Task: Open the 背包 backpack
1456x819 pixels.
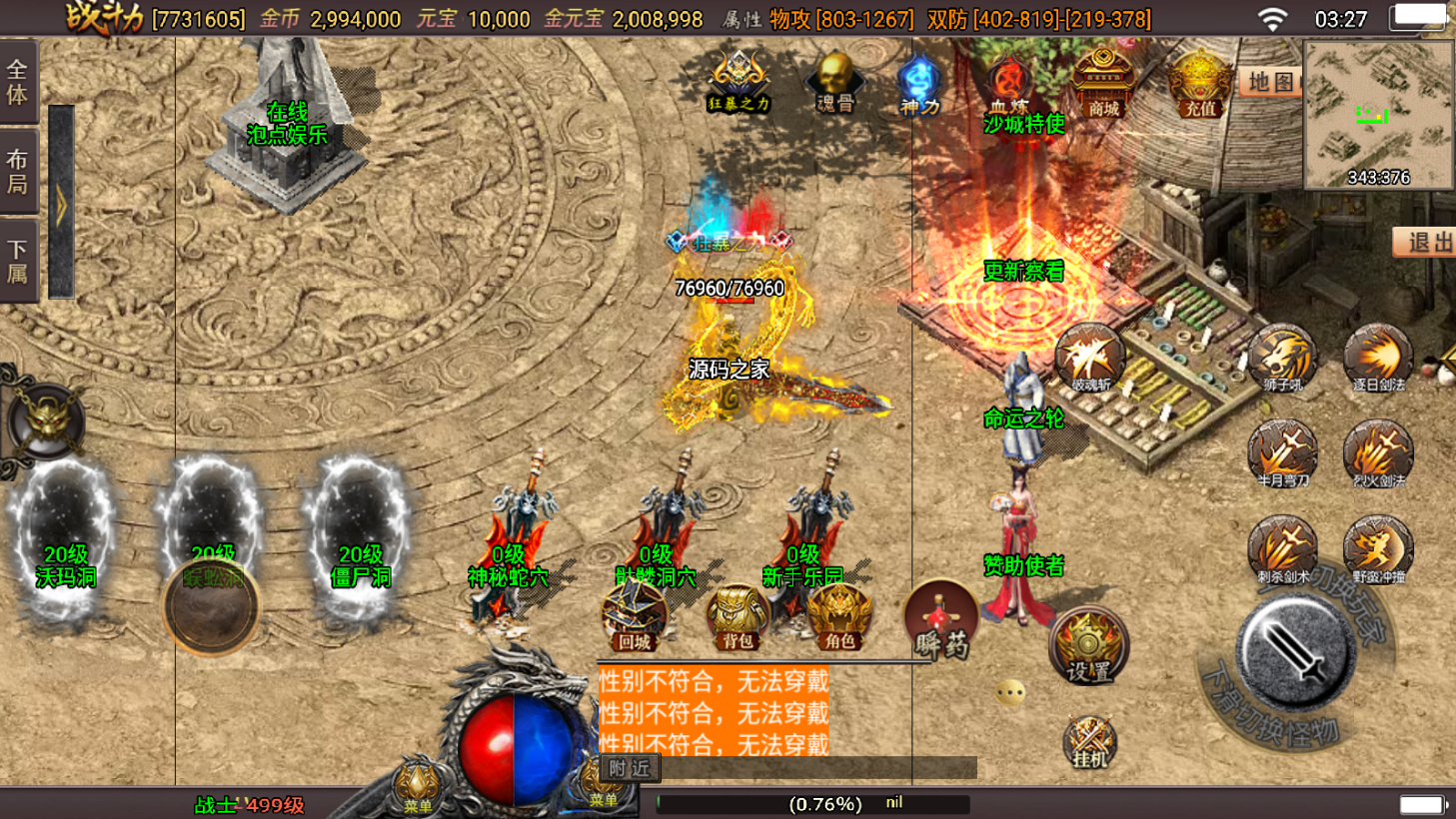Action: point(737,616)
